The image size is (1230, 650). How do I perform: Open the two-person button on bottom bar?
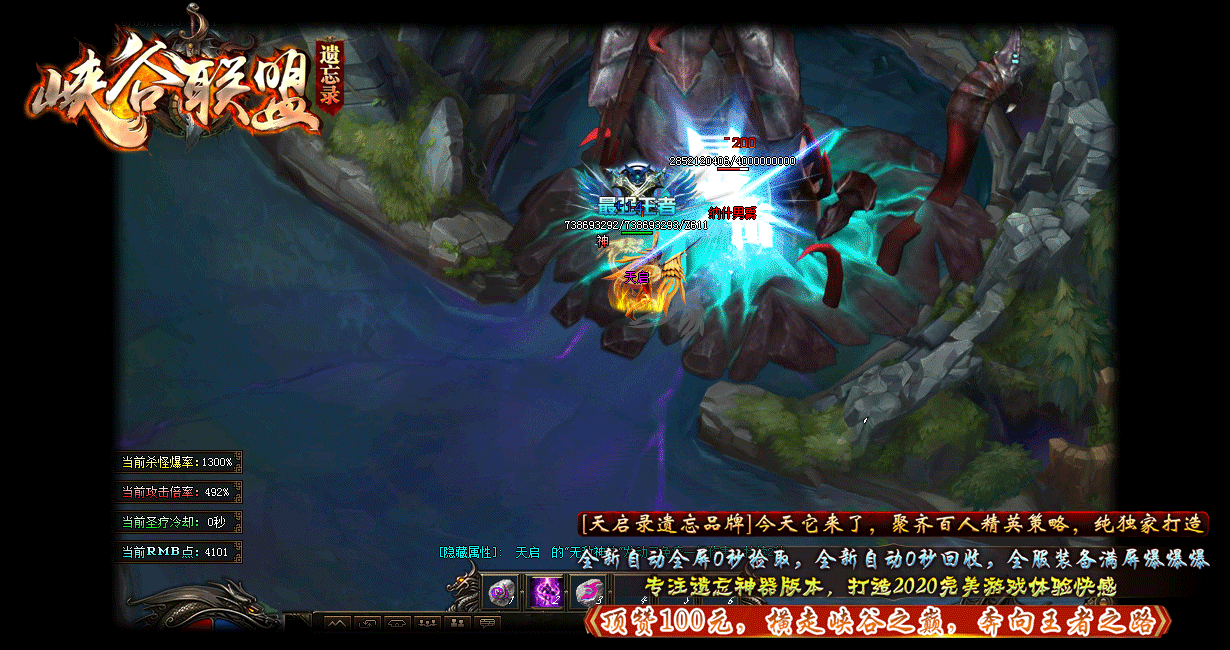pyautogui.click(x=457, y=624)
